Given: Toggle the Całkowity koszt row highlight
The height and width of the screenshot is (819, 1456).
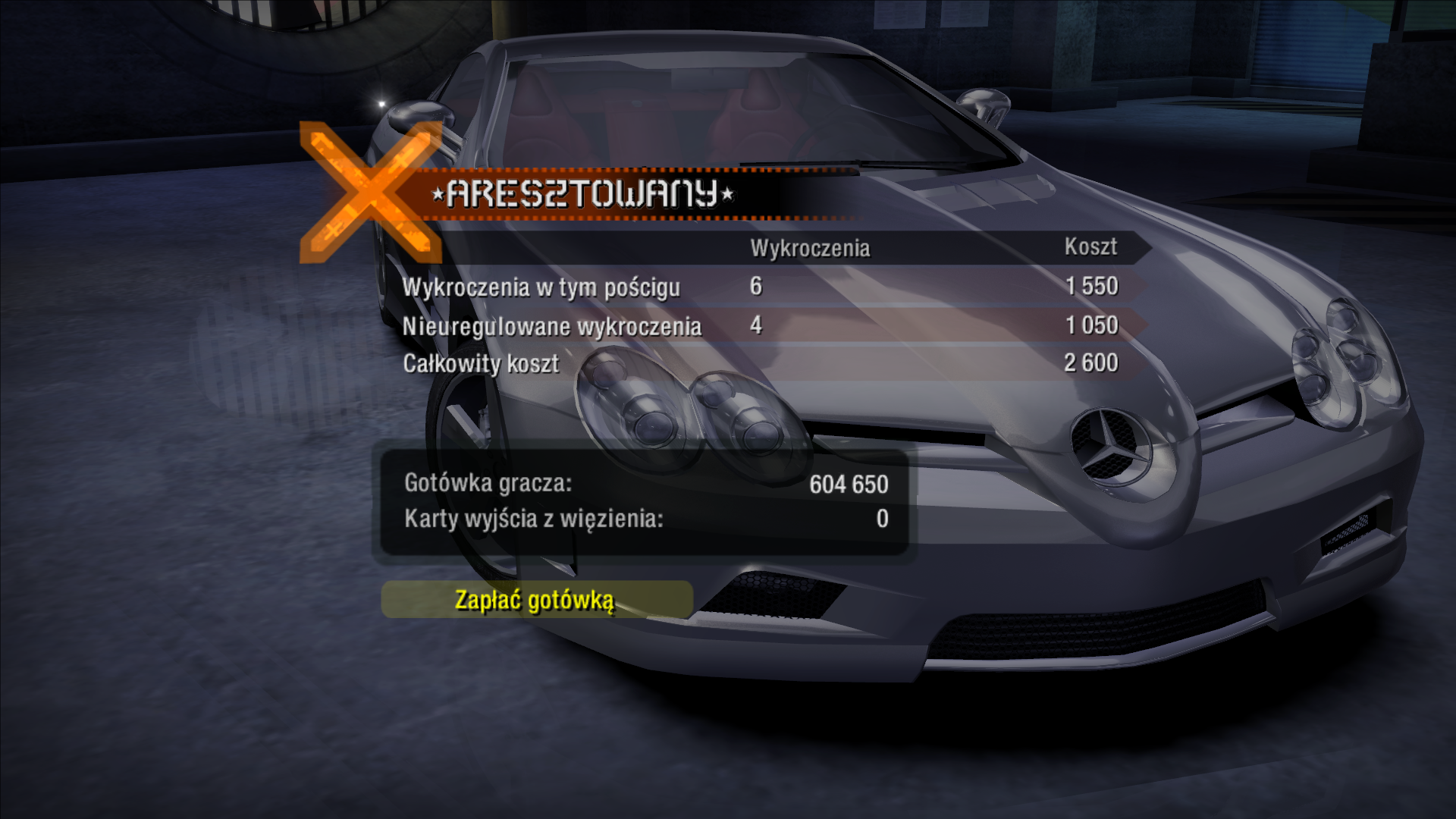Looking at the screenshot, I should [481, 364].
